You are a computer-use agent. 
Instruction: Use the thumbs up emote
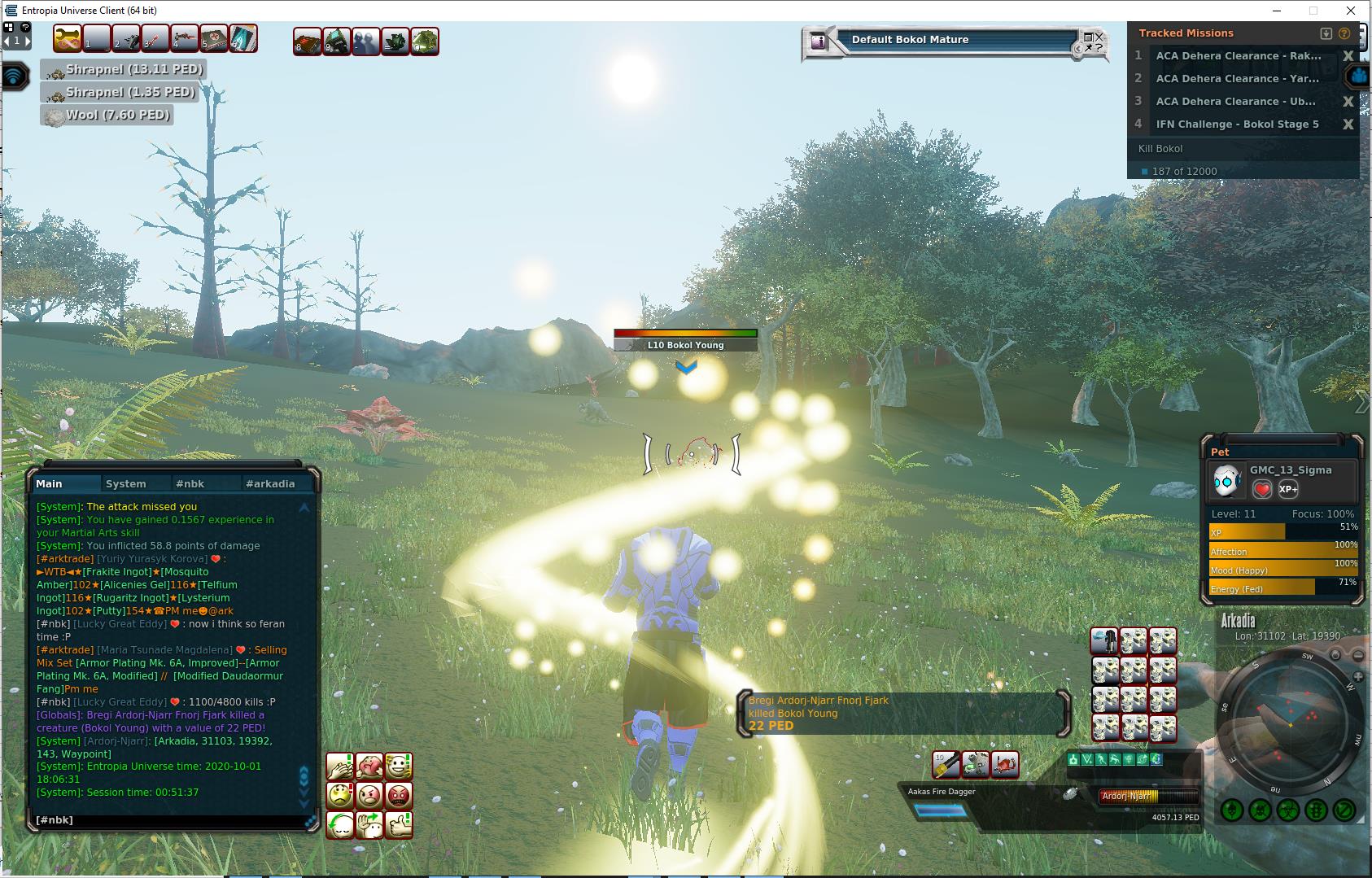[x=398, y=824]
